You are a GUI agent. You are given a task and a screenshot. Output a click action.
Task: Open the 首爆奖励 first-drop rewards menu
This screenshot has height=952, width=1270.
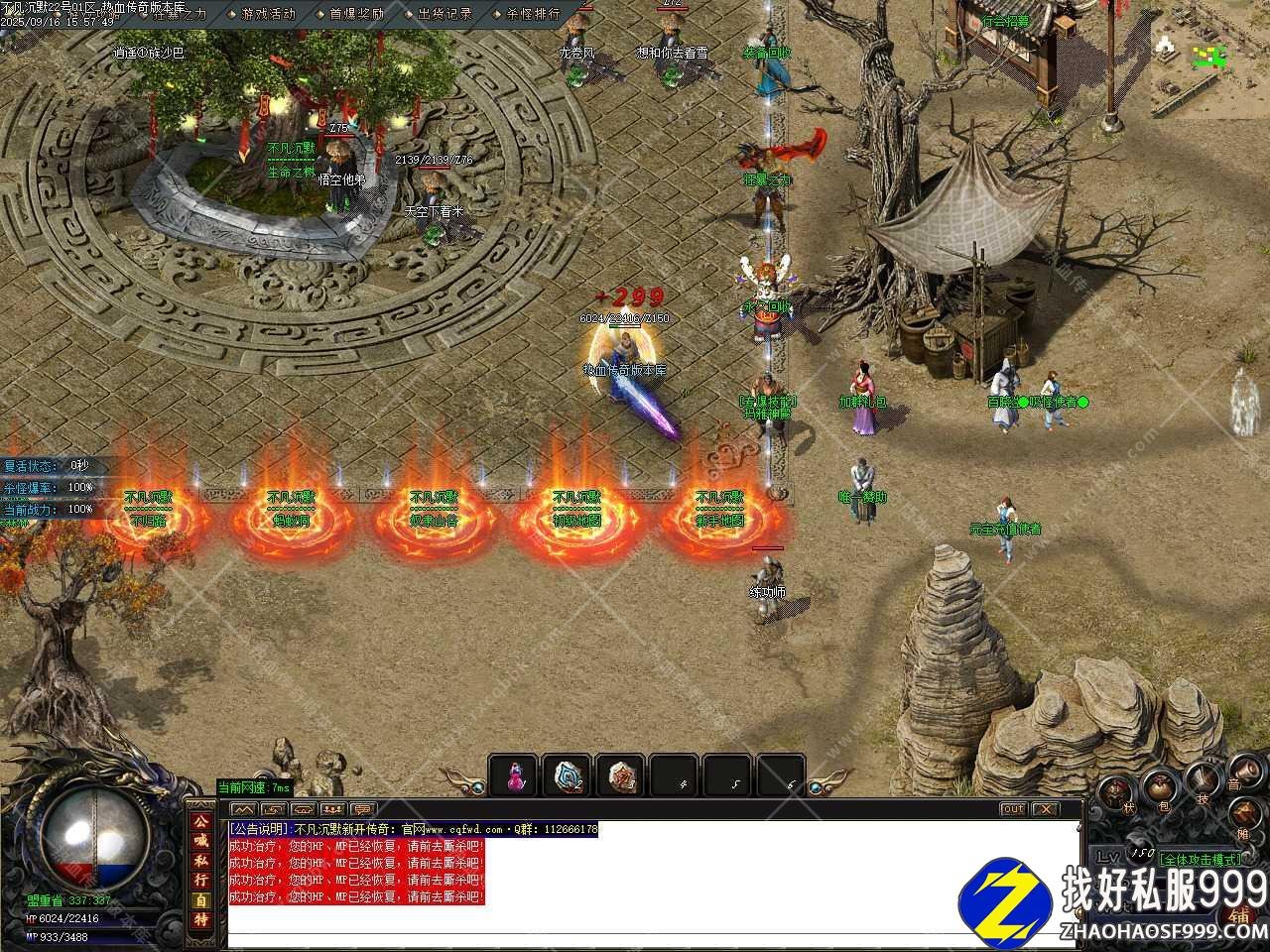(356, 14)
